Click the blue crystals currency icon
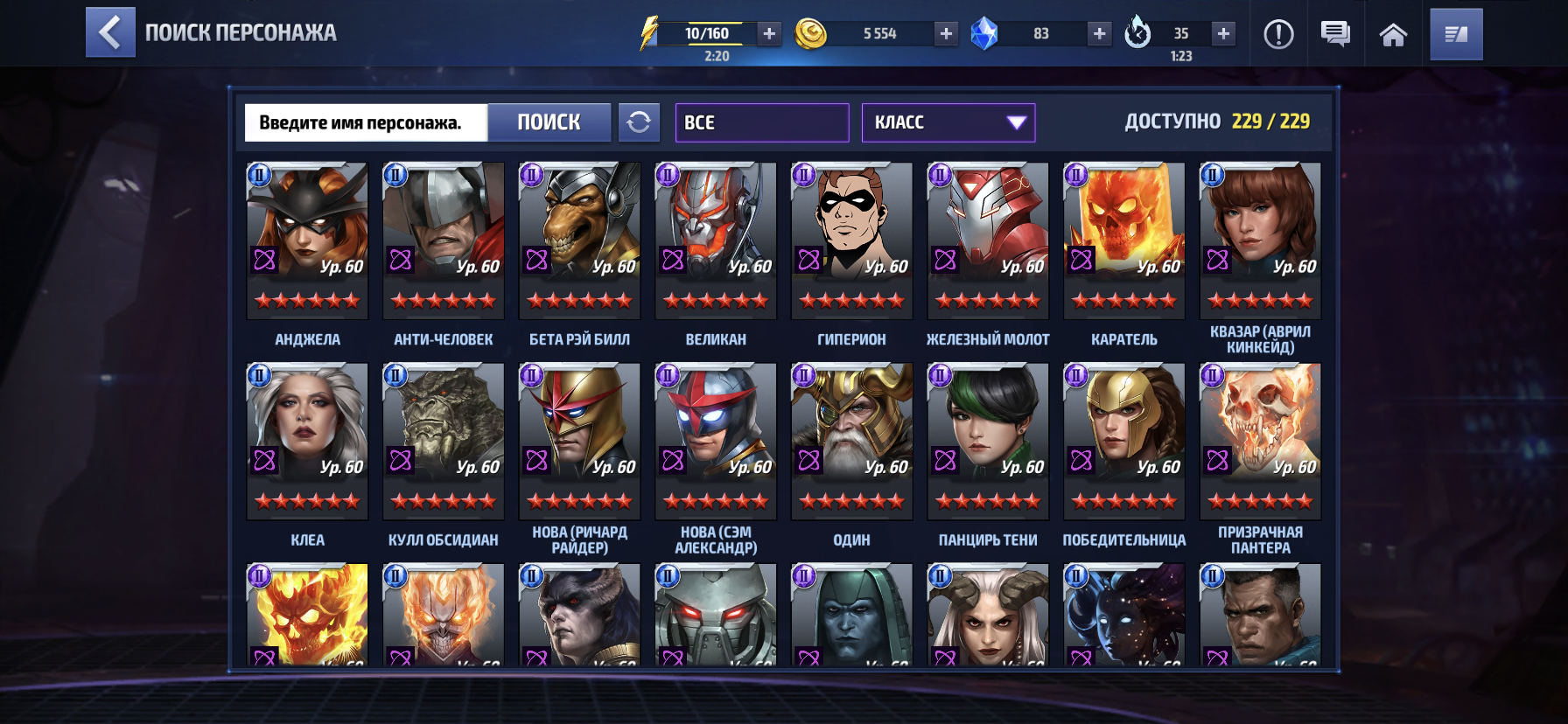 coord(987,35)
